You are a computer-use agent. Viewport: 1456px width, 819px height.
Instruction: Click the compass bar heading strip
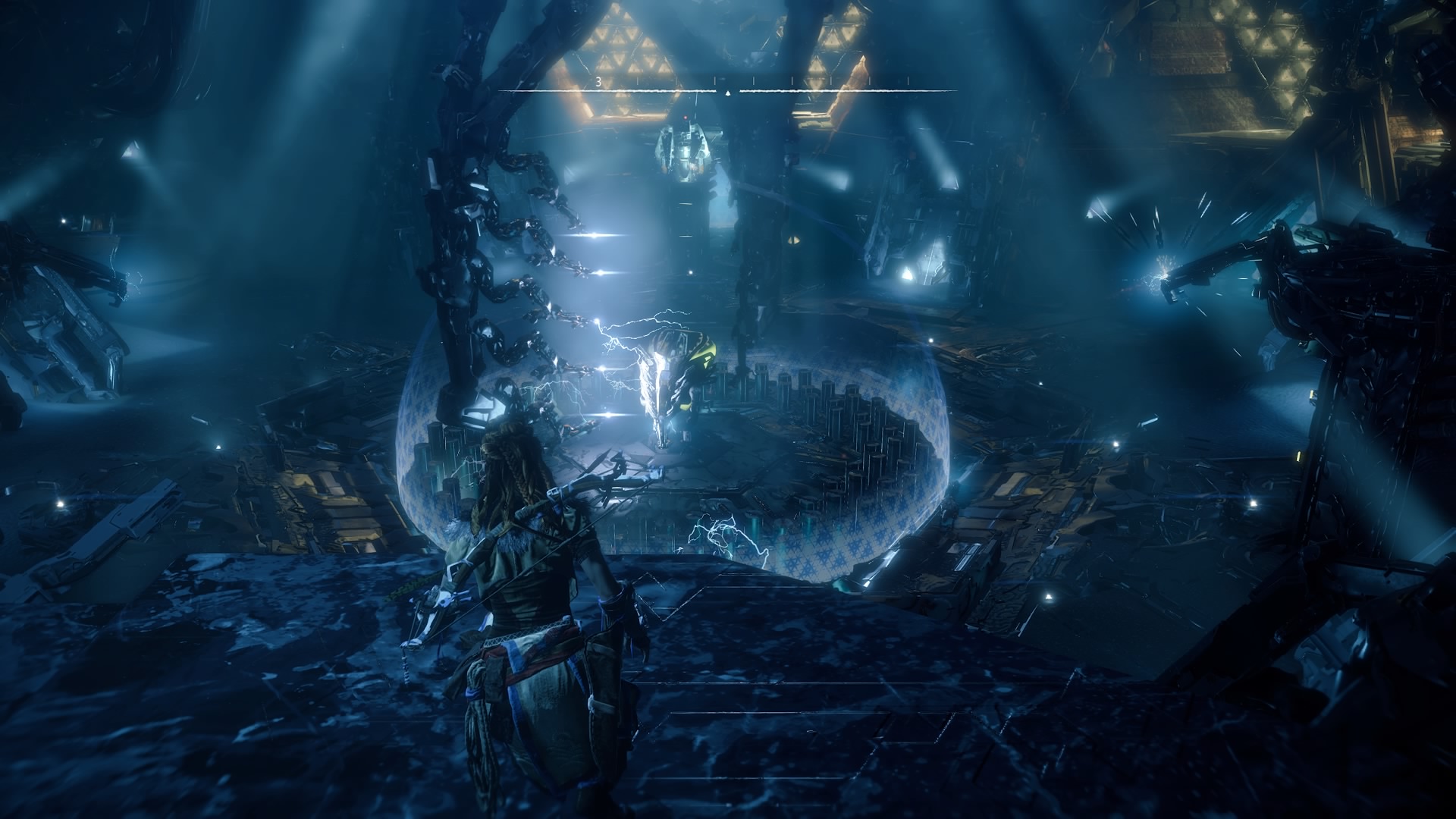(x=728, y=89)
